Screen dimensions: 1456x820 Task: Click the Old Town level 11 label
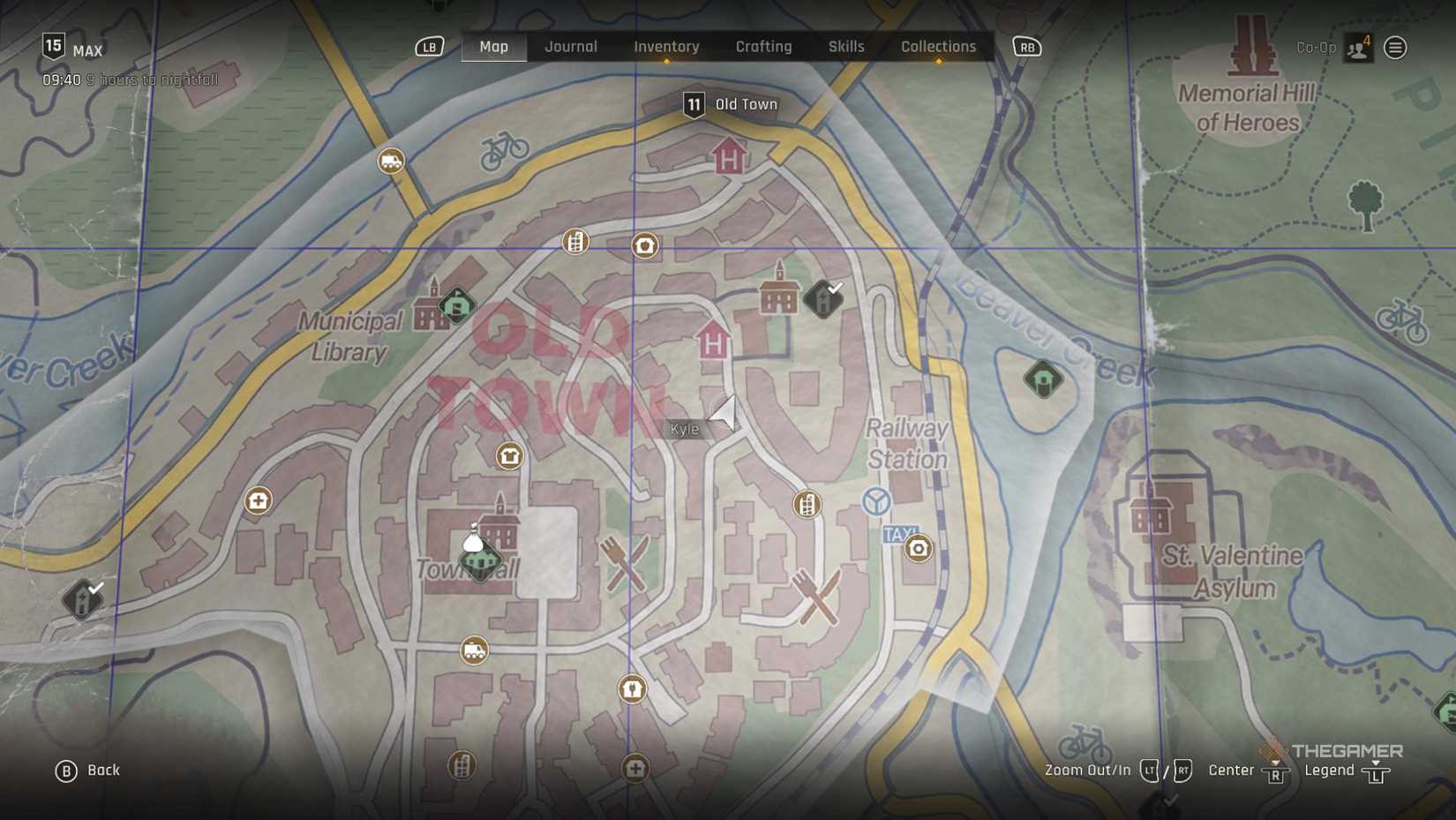(x=731, y=105)
